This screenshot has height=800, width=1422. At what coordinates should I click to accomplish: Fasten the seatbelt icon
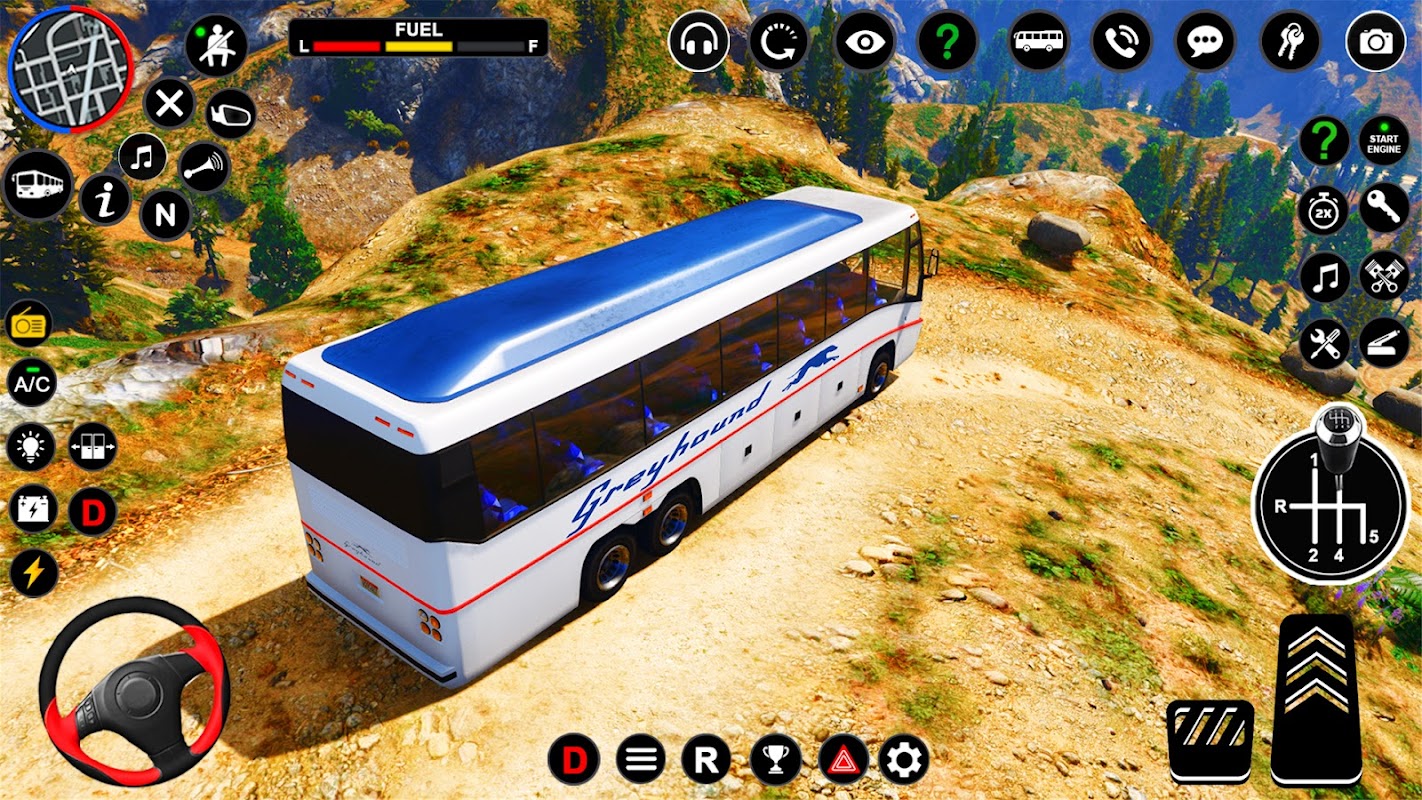coord(215,46)
